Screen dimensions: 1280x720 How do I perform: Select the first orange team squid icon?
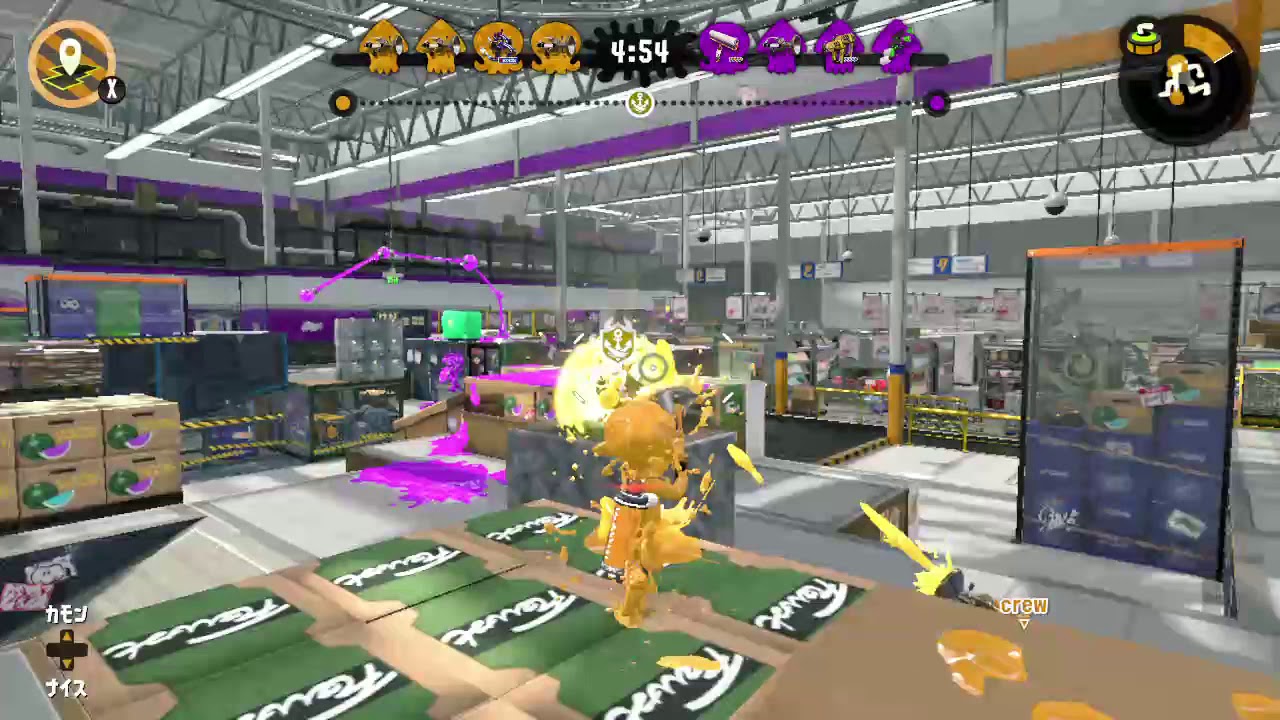click(384, 45)
